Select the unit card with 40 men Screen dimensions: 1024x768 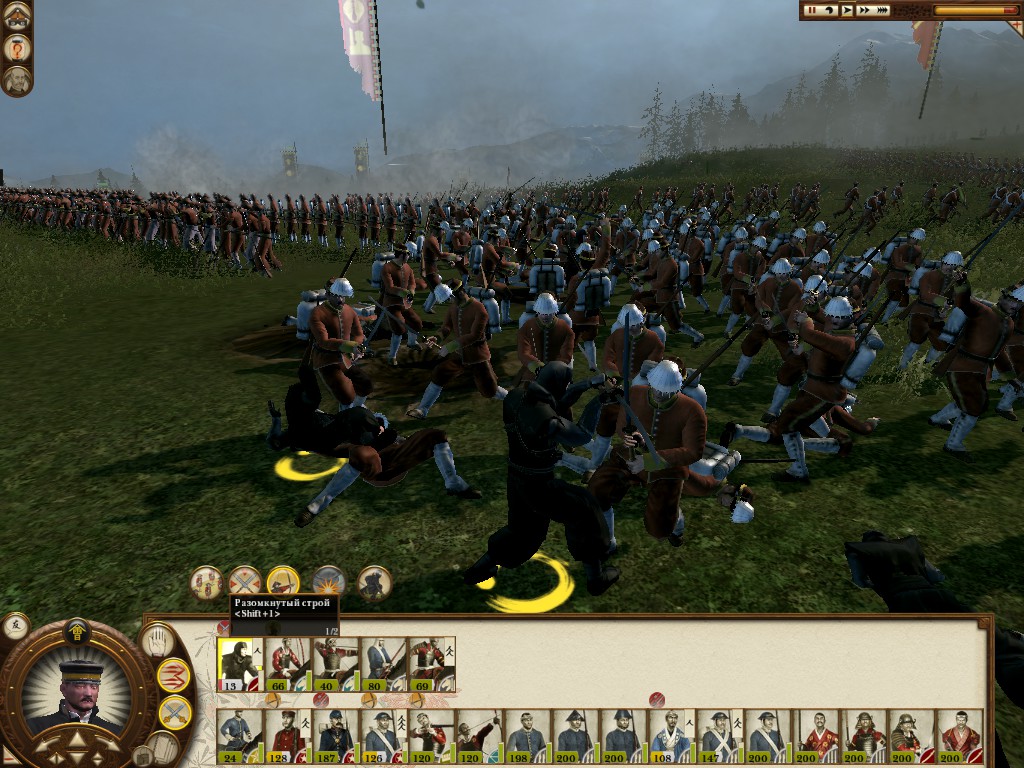tap(336, 663)
